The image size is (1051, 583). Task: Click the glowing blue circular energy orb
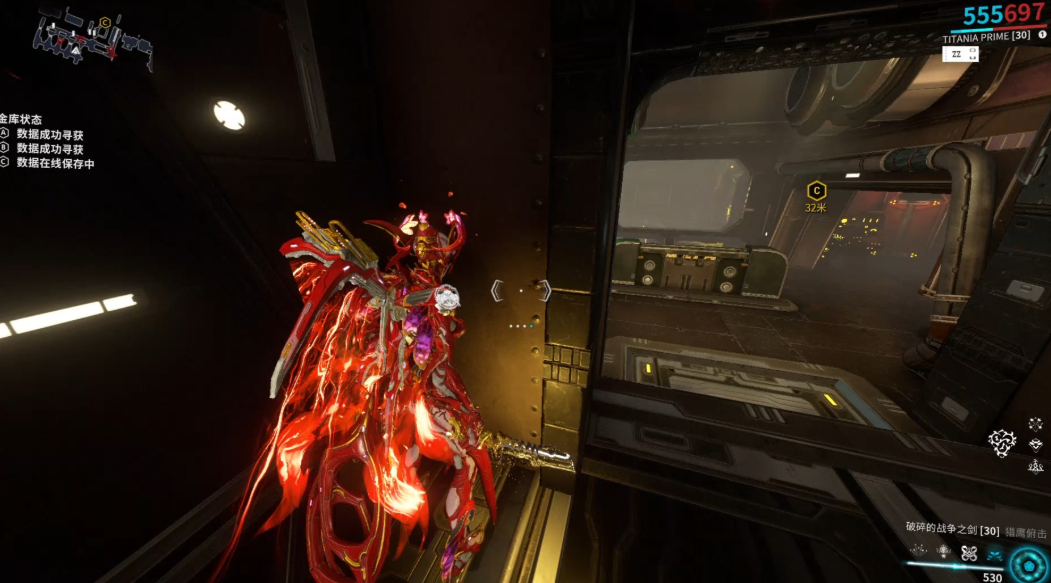click(x=1029, y=563)
